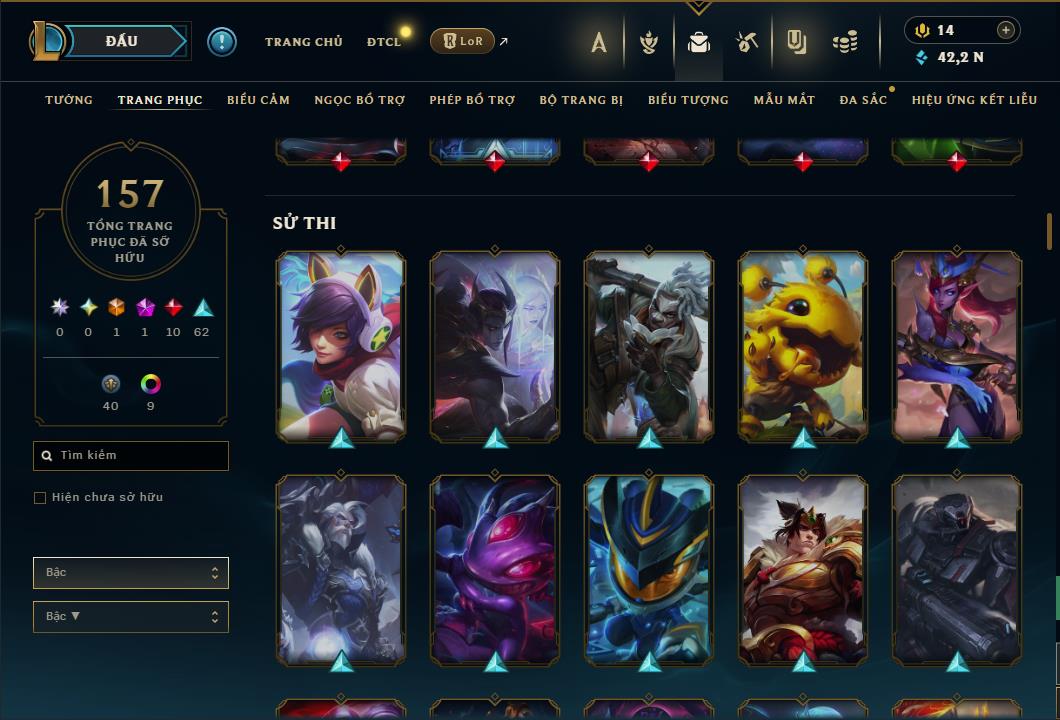Launch the LoR external link
The image size is (1060, 720).
click(x=463, y=41)
